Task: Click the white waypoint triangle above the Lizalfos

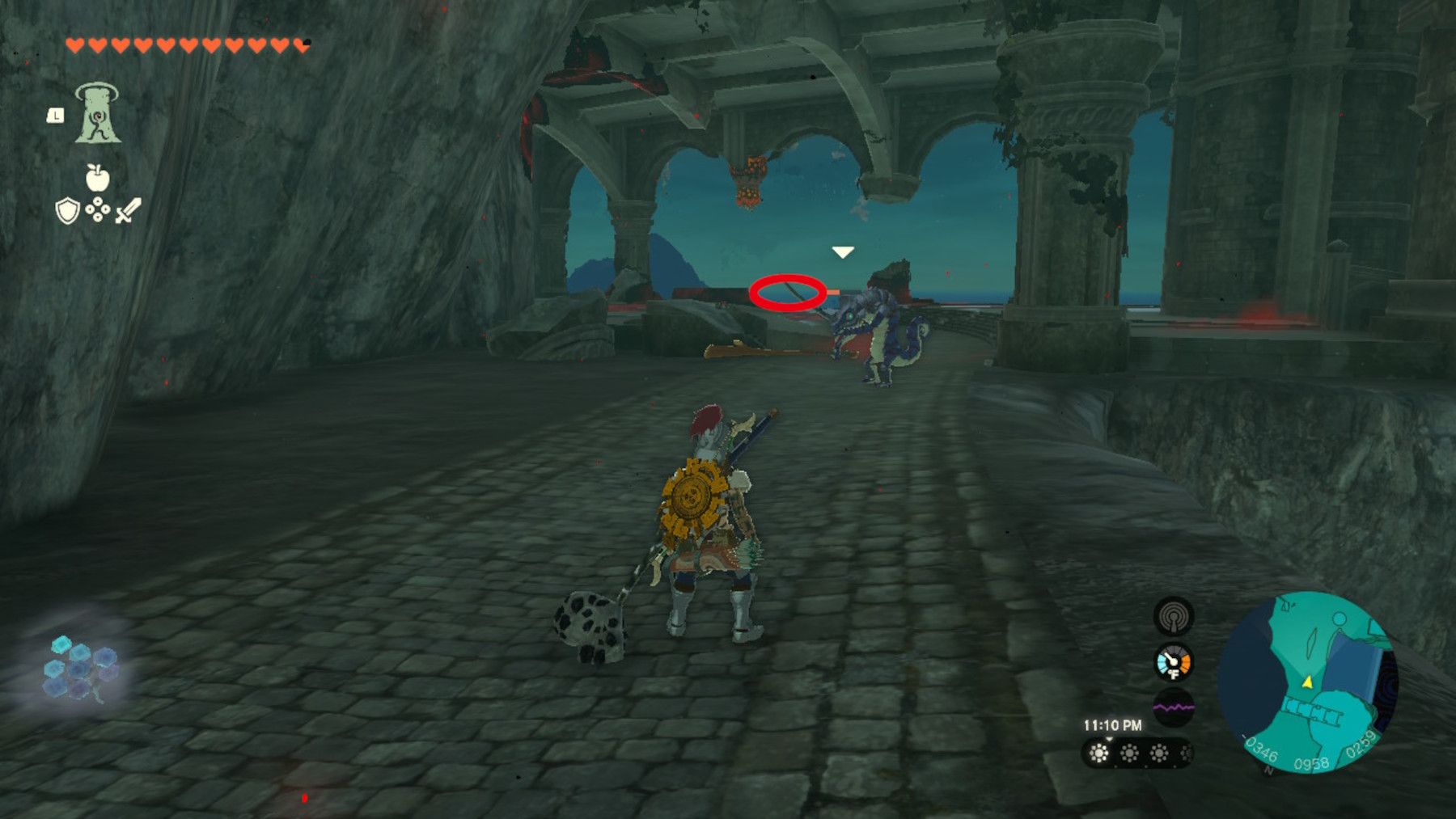Action: point(841,251)
